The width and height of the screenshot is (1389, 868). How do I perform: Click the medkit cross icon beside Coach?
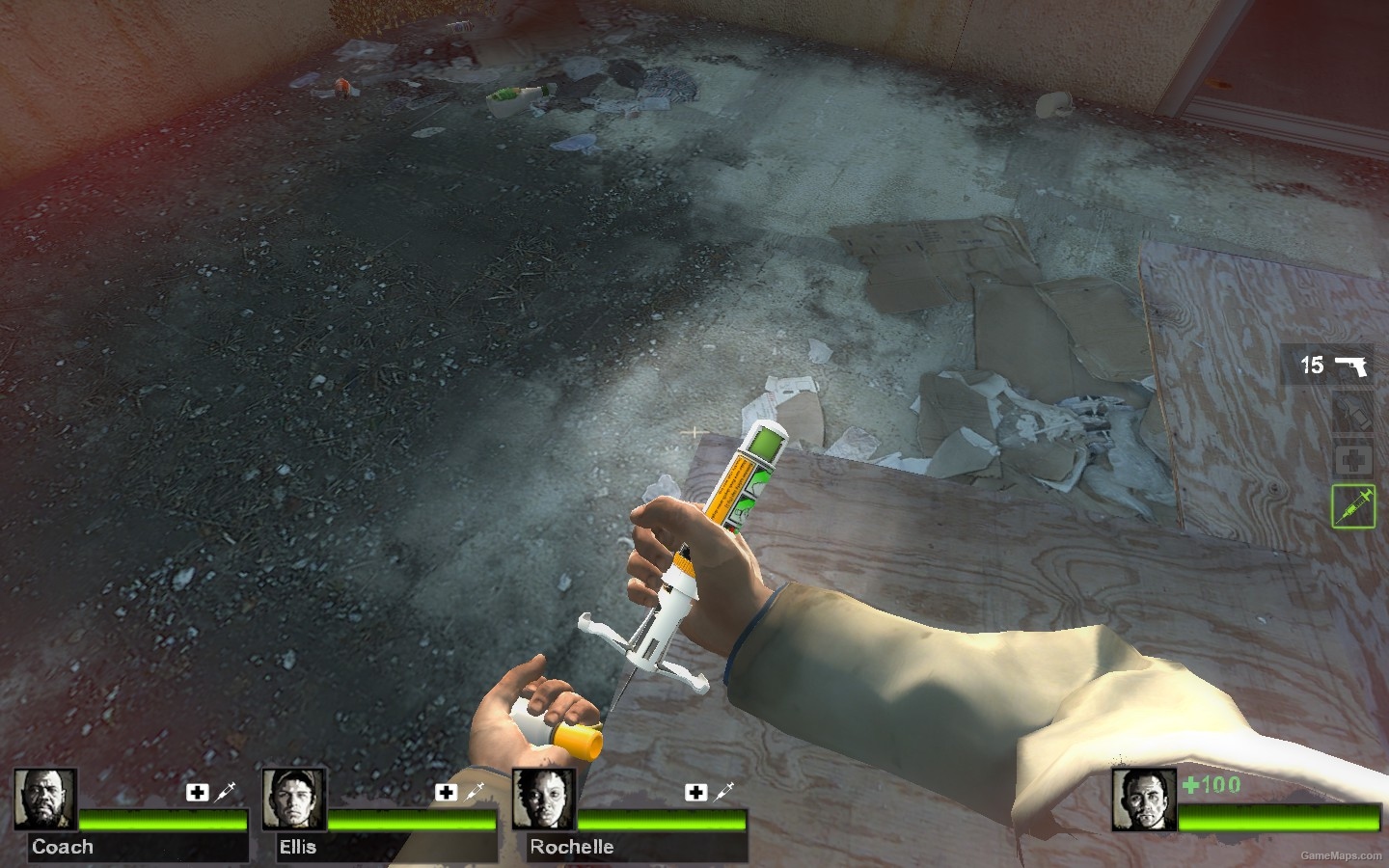tap(199, 792)
